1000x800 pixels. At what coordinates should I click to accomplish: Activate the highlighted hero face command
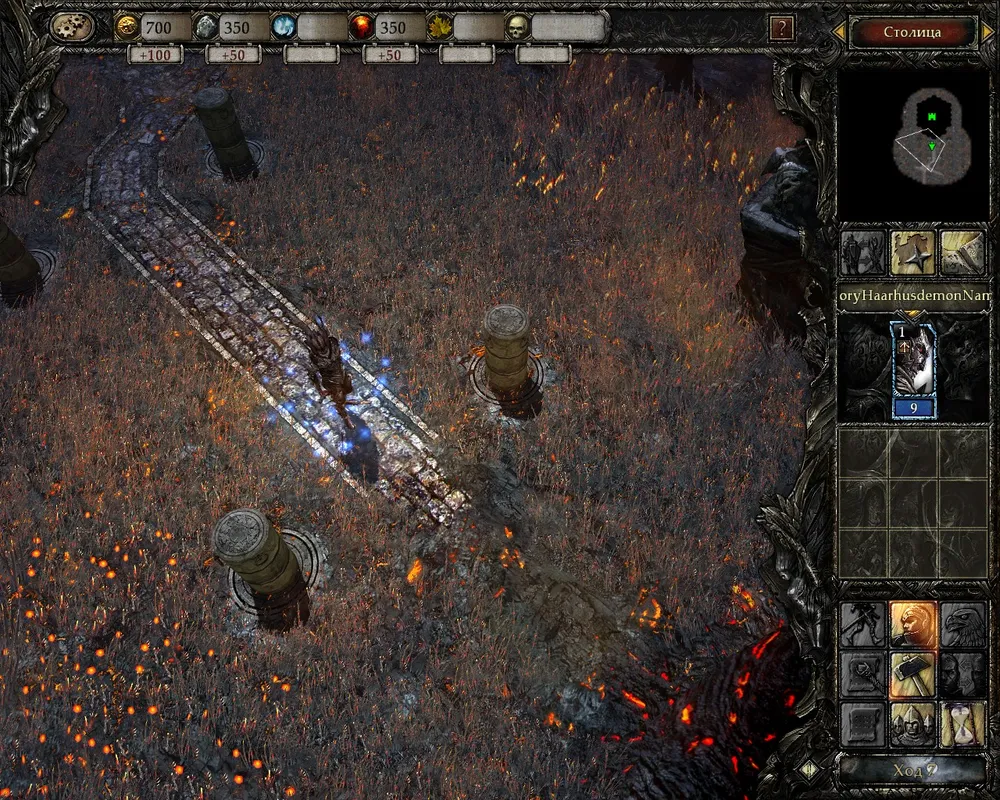click(x=913, y=624)
